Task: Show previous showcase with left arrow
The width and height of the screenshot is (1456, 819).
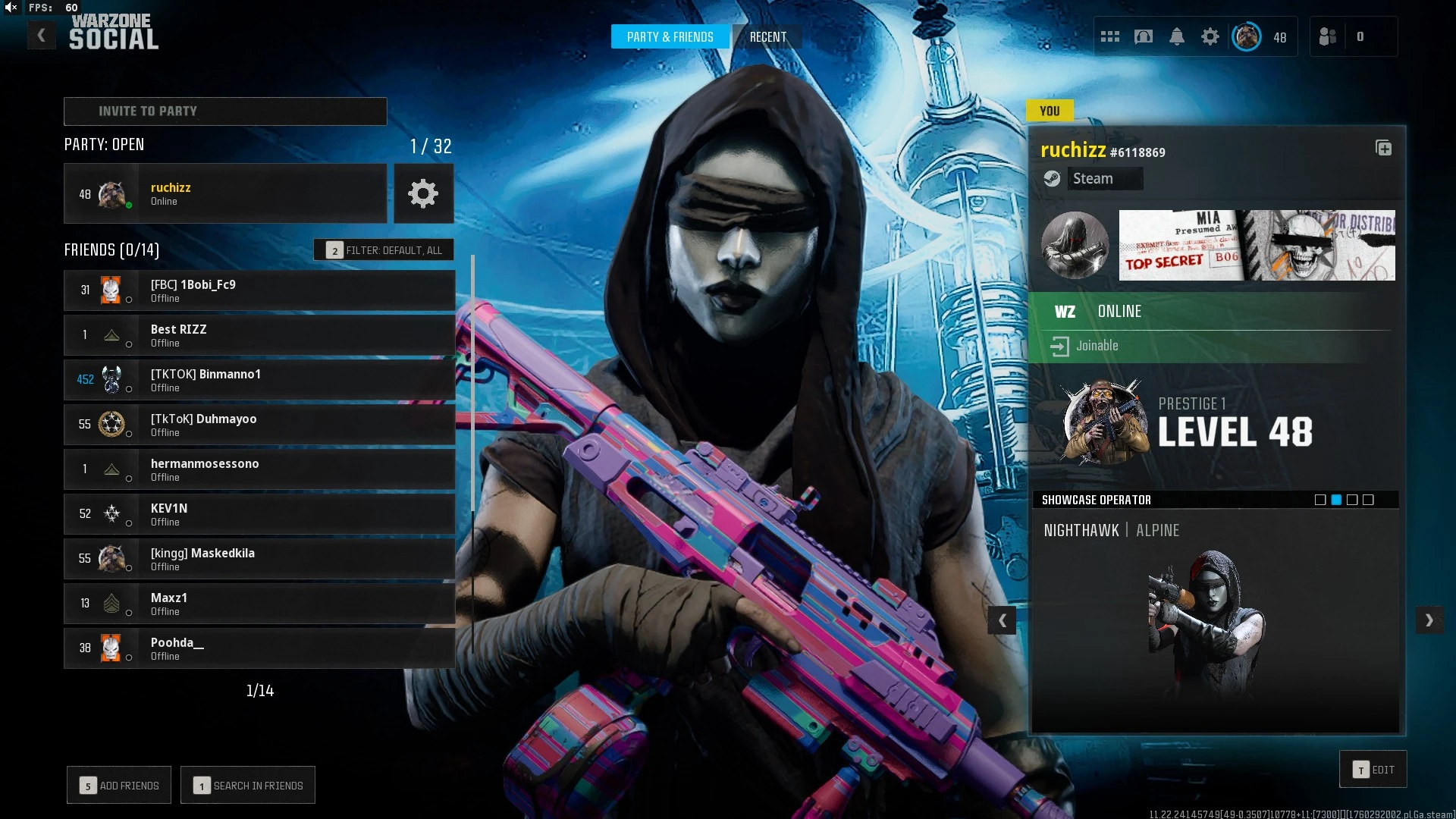Action: click(1002, 620)
